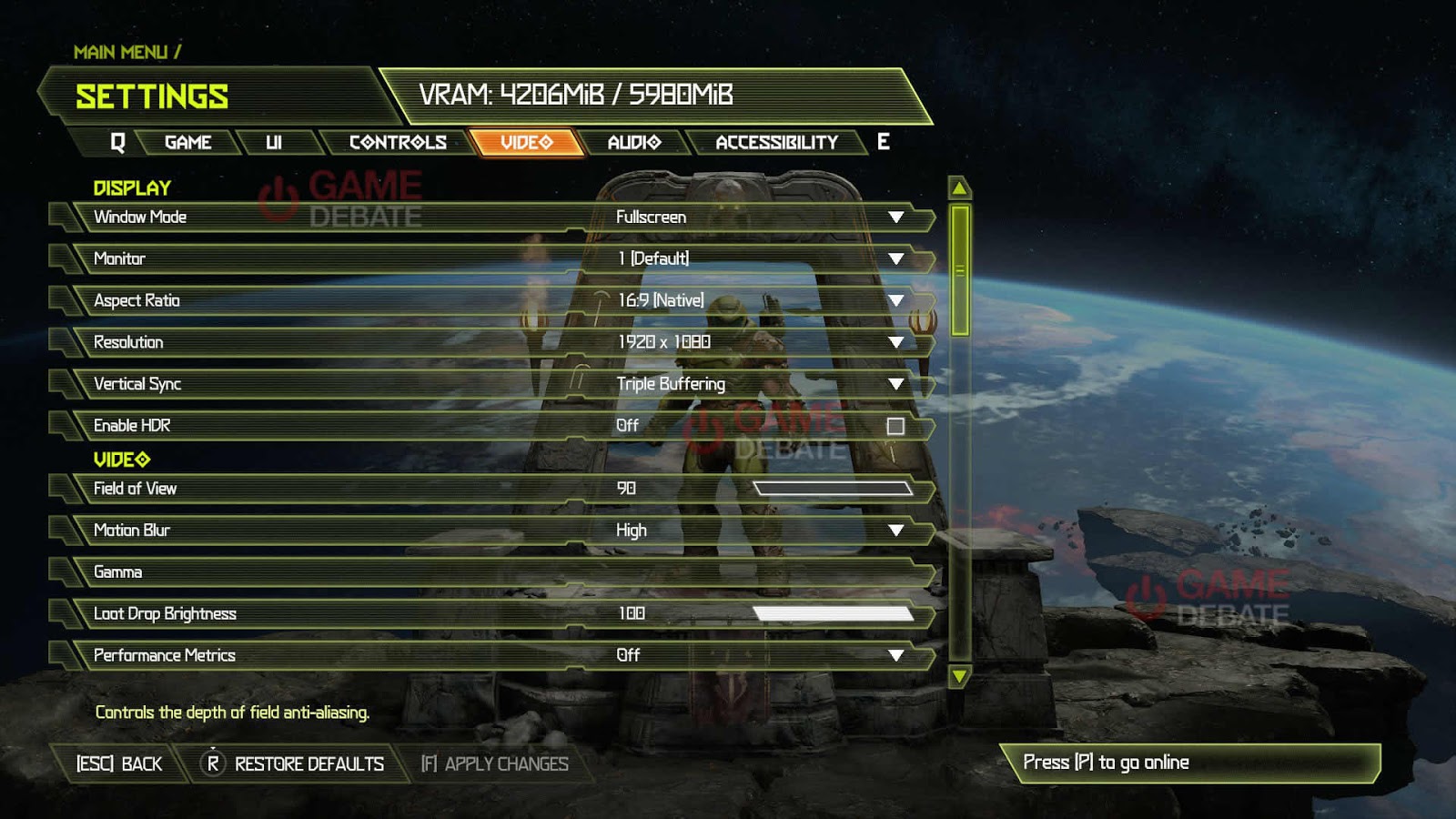Open the Motion Blur dropdown
1456x819 pixels.
click(897, 530)
